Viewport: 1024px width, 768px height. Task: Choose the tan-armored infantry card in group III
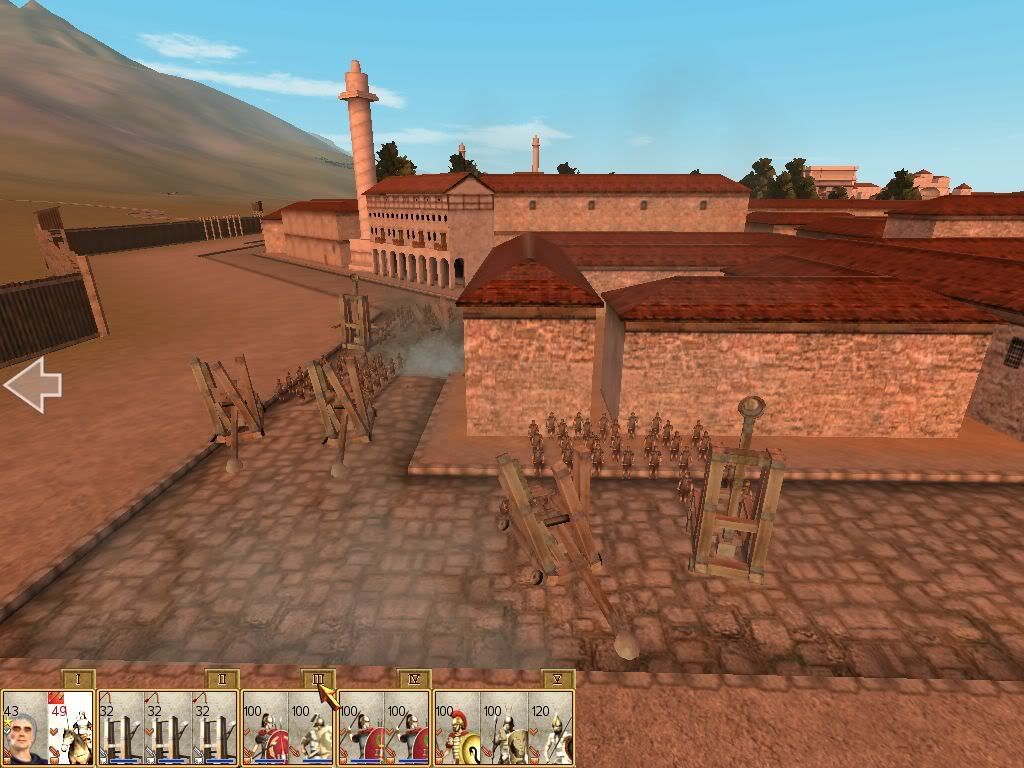tap(312, 729)
